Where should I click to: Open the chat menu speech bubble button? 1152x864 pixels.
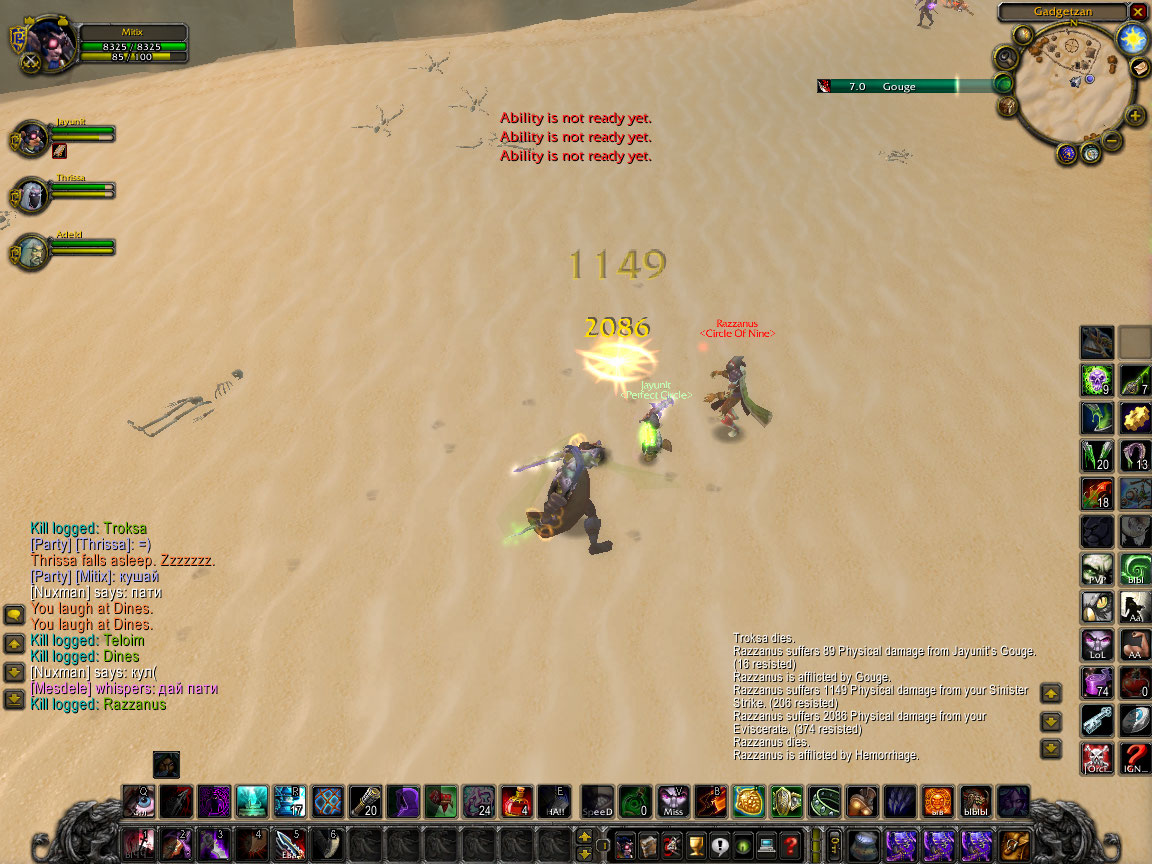pos(14,614)
